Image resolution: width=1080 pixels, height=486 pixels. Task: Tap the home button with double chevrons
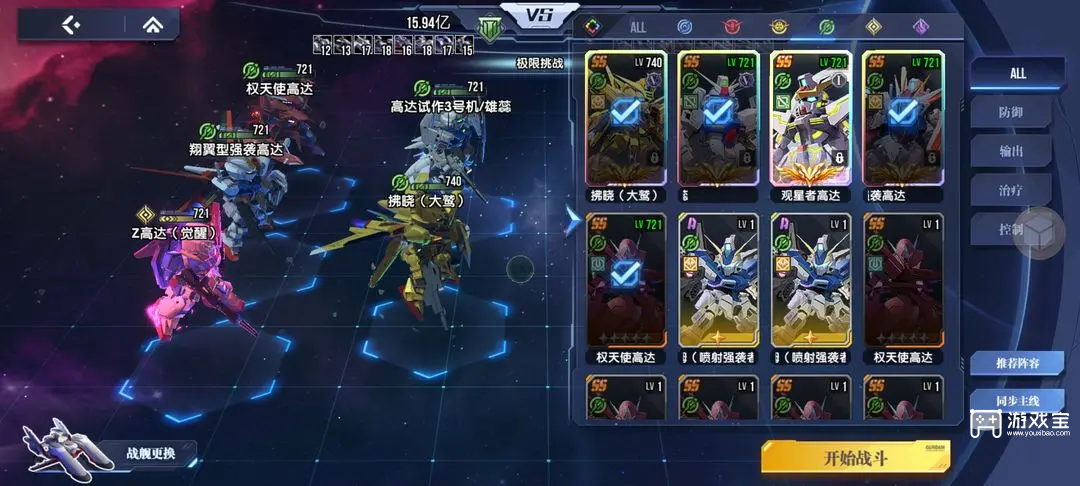(150, 24)
